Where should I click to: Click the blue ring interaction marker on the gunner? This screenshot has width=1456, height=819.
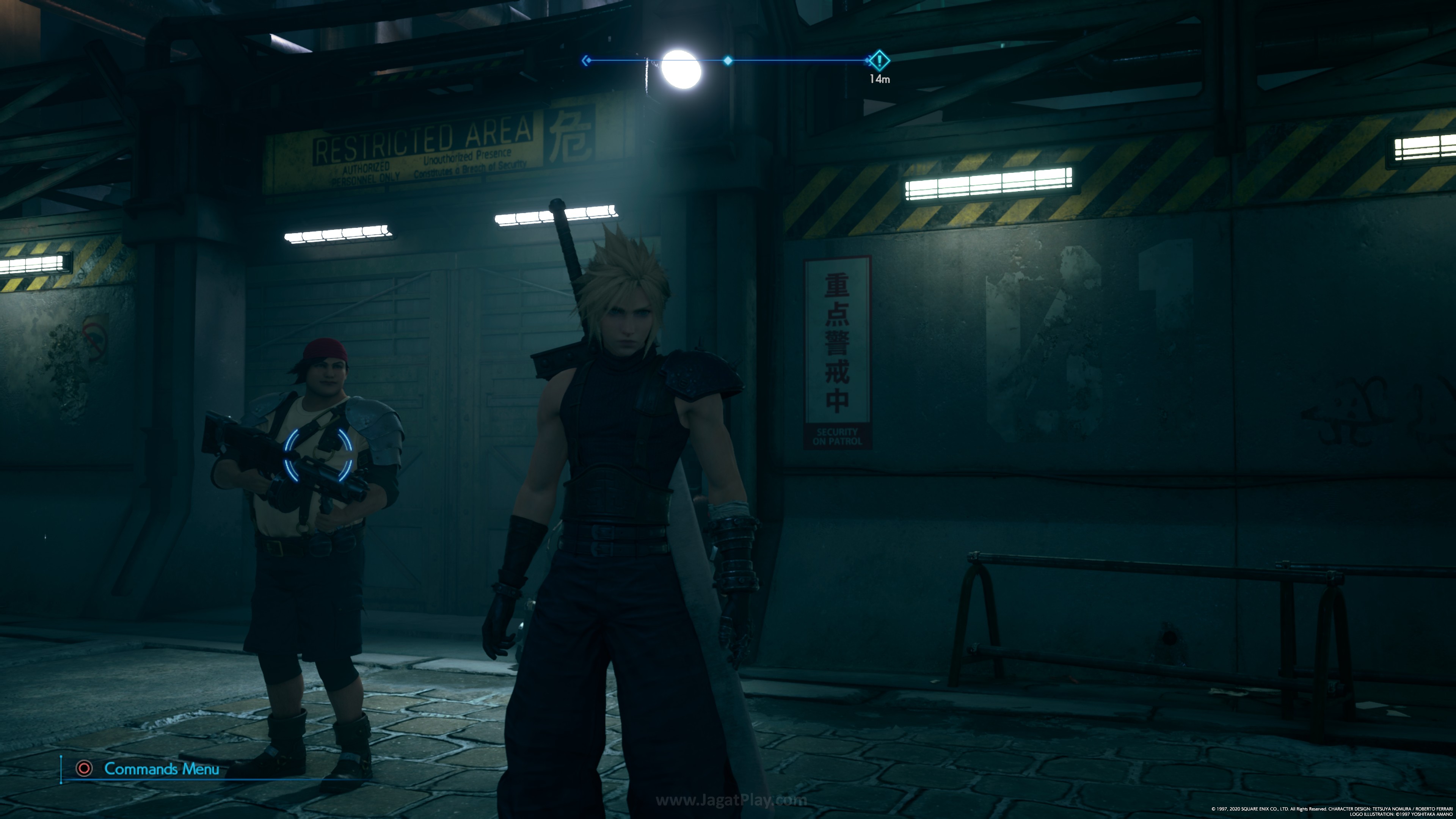318,455
